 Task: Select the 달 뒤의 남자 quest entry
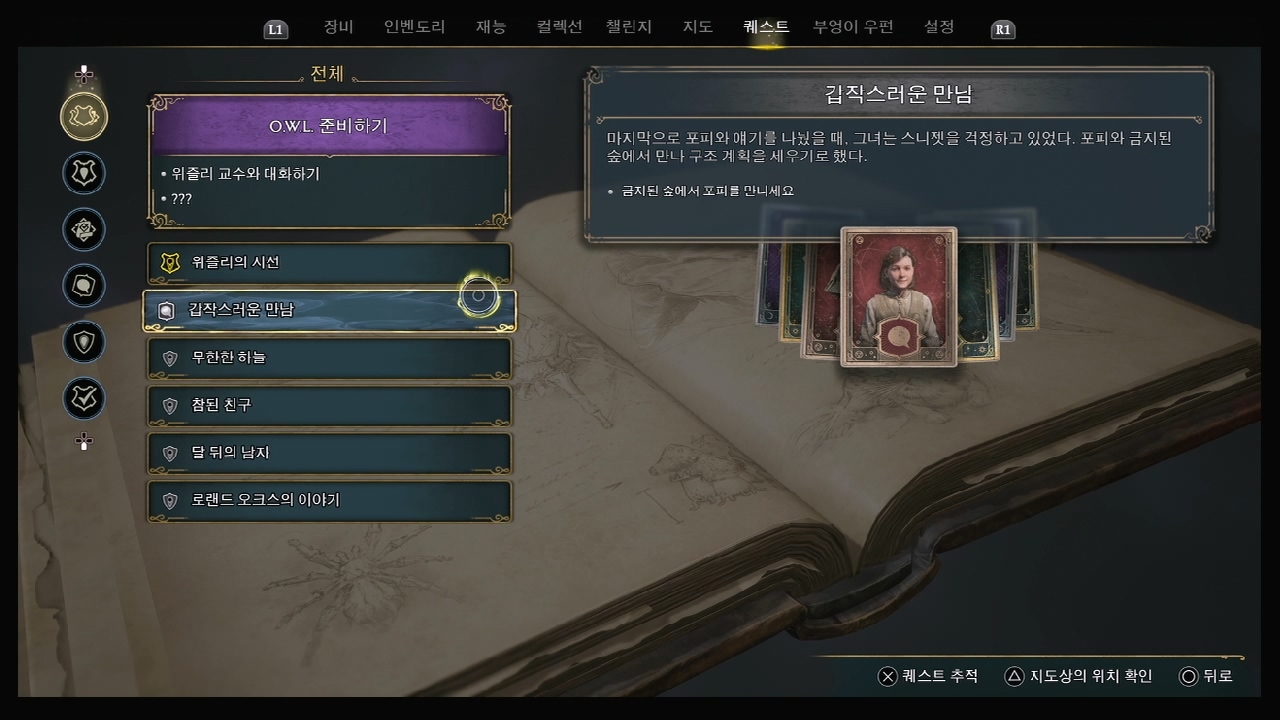click(x=330, y=453)
